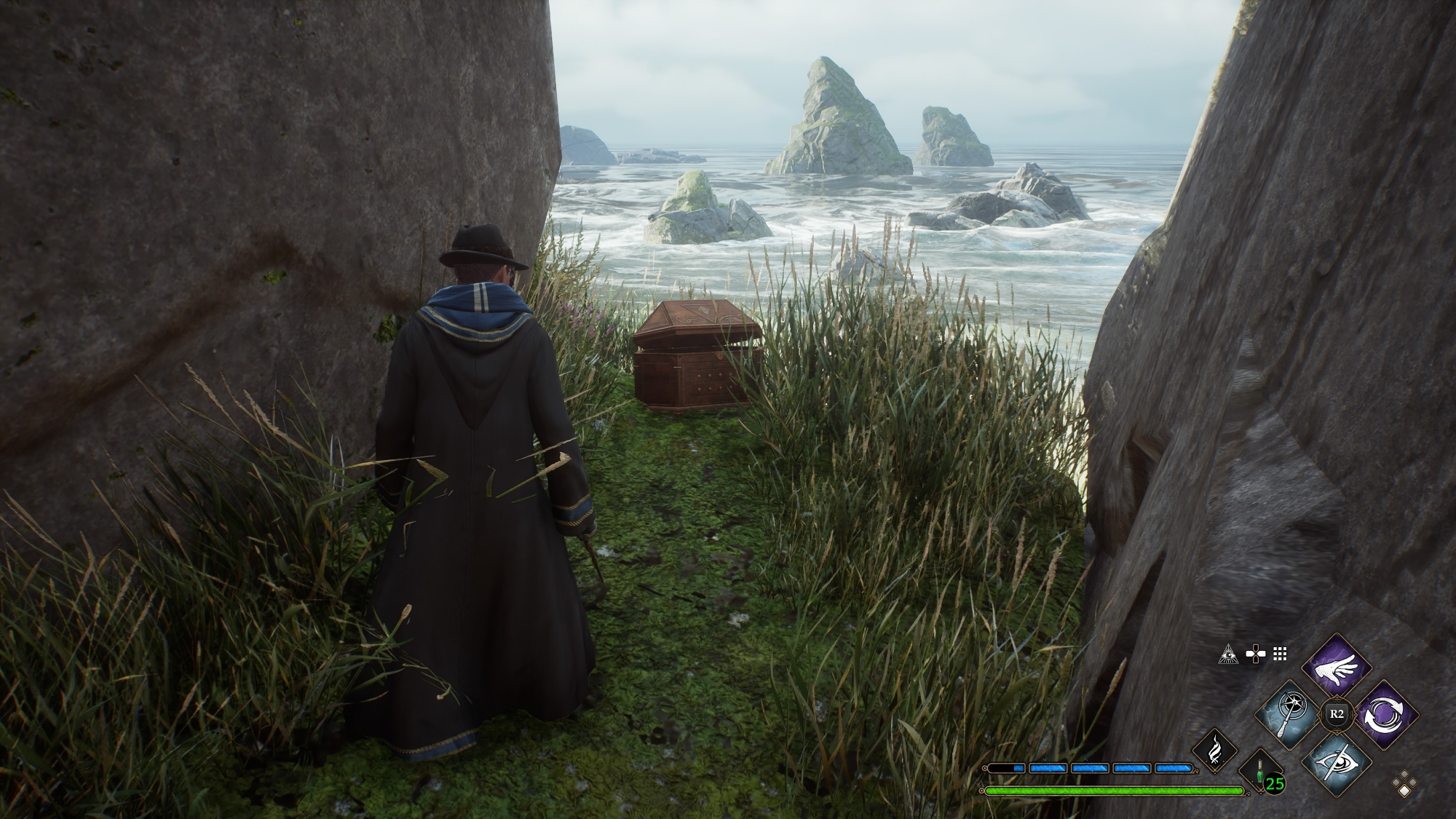The height and width of the screenshot is (819, 1456).
Task: Switch spell set via four-diamond selector
Action: pos(1405,783)
